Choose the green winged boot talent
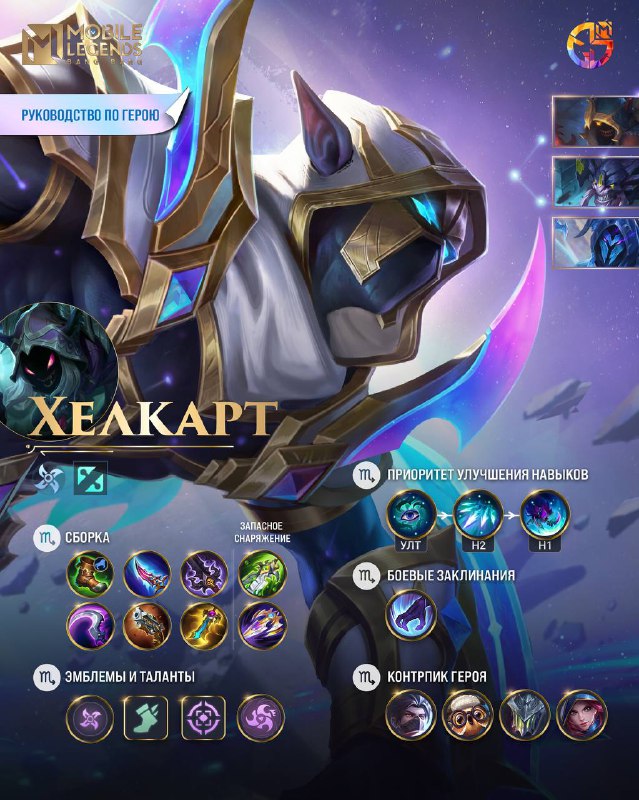639x800 pixels. coord(146,719)
